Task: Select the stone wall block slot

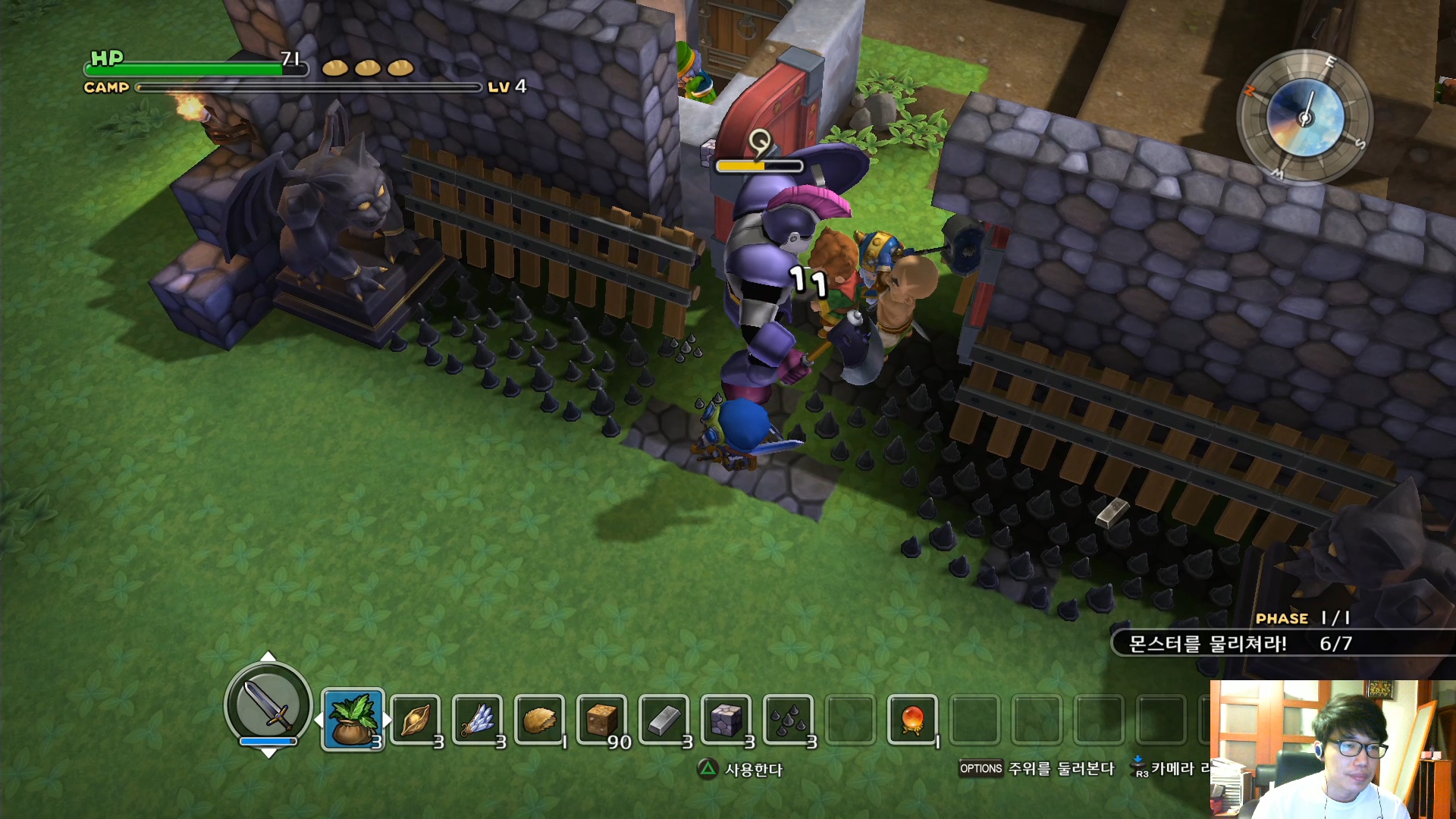Action: coord(726,720)
